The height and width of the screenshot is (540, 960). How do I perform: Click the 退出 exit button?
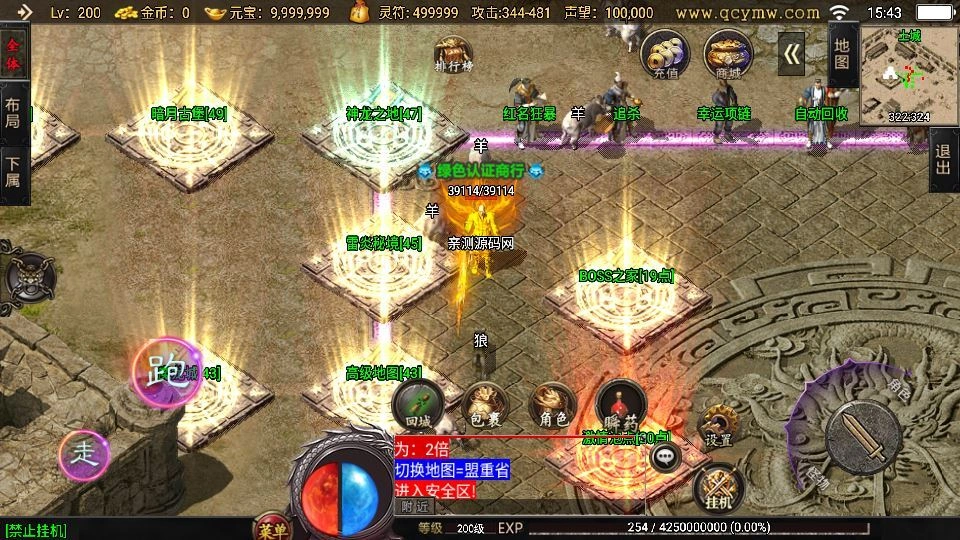942,160
